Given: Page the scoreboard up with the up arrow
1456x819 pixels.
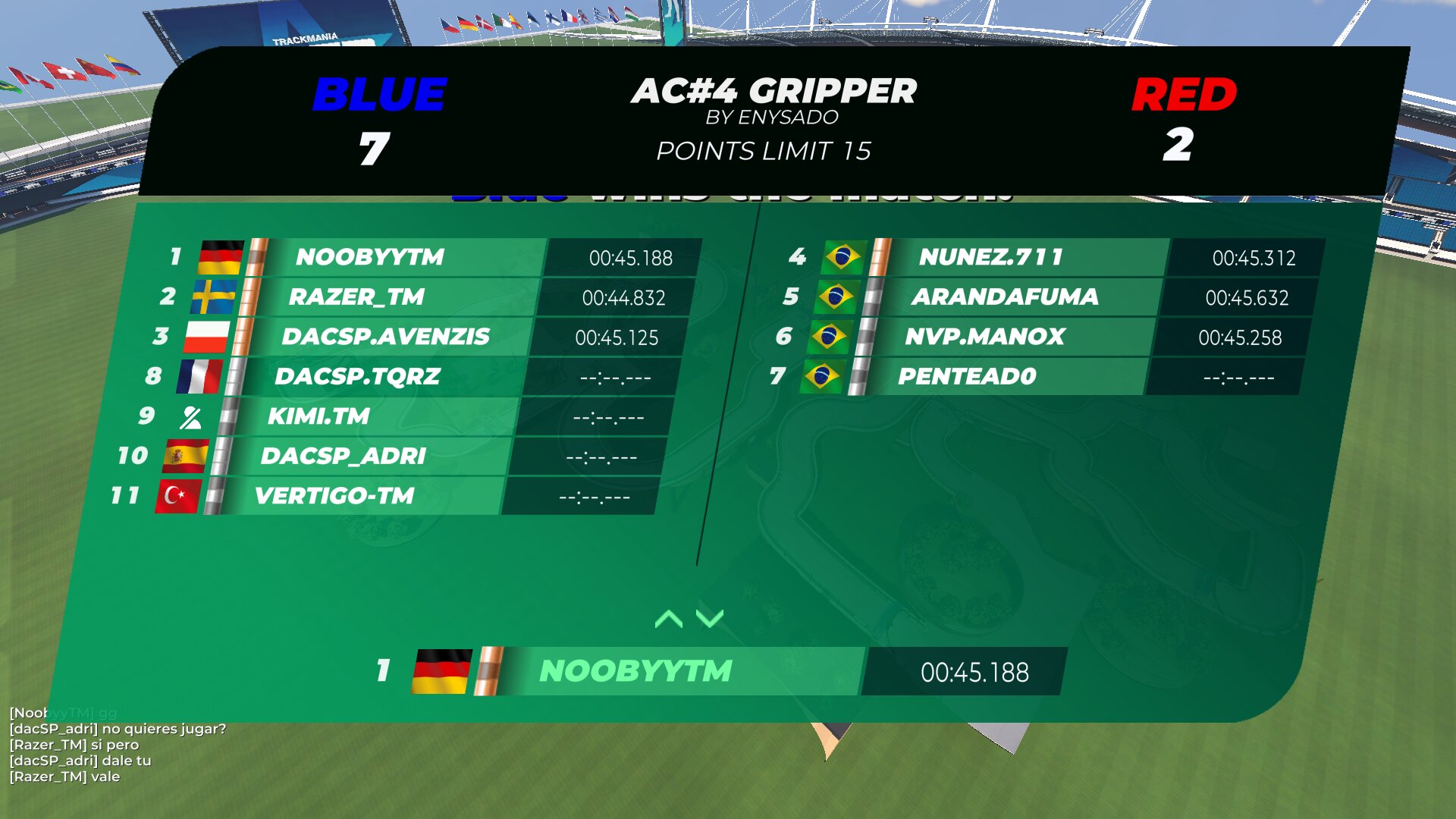Looking at the screenshot, I should [x=668, y=620].
